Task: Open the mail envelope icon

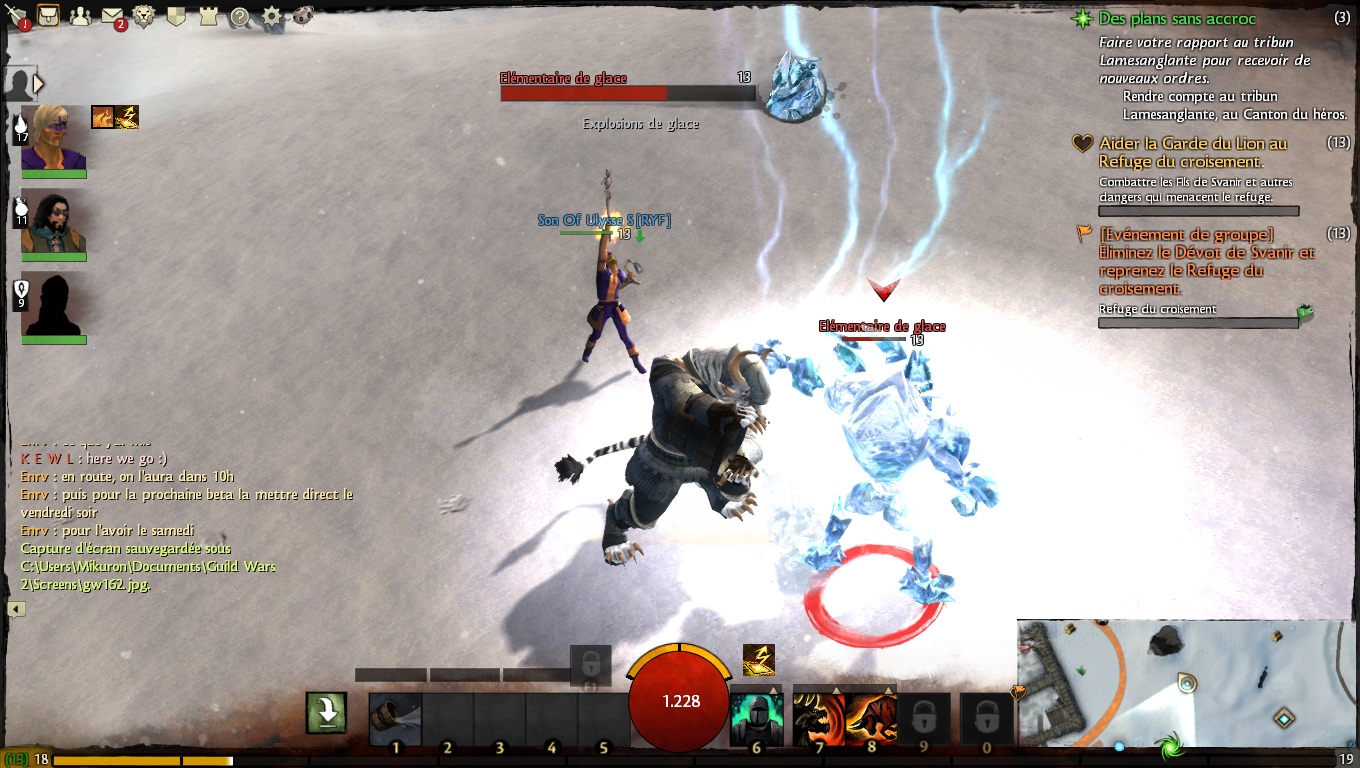Action: [112, 17]
